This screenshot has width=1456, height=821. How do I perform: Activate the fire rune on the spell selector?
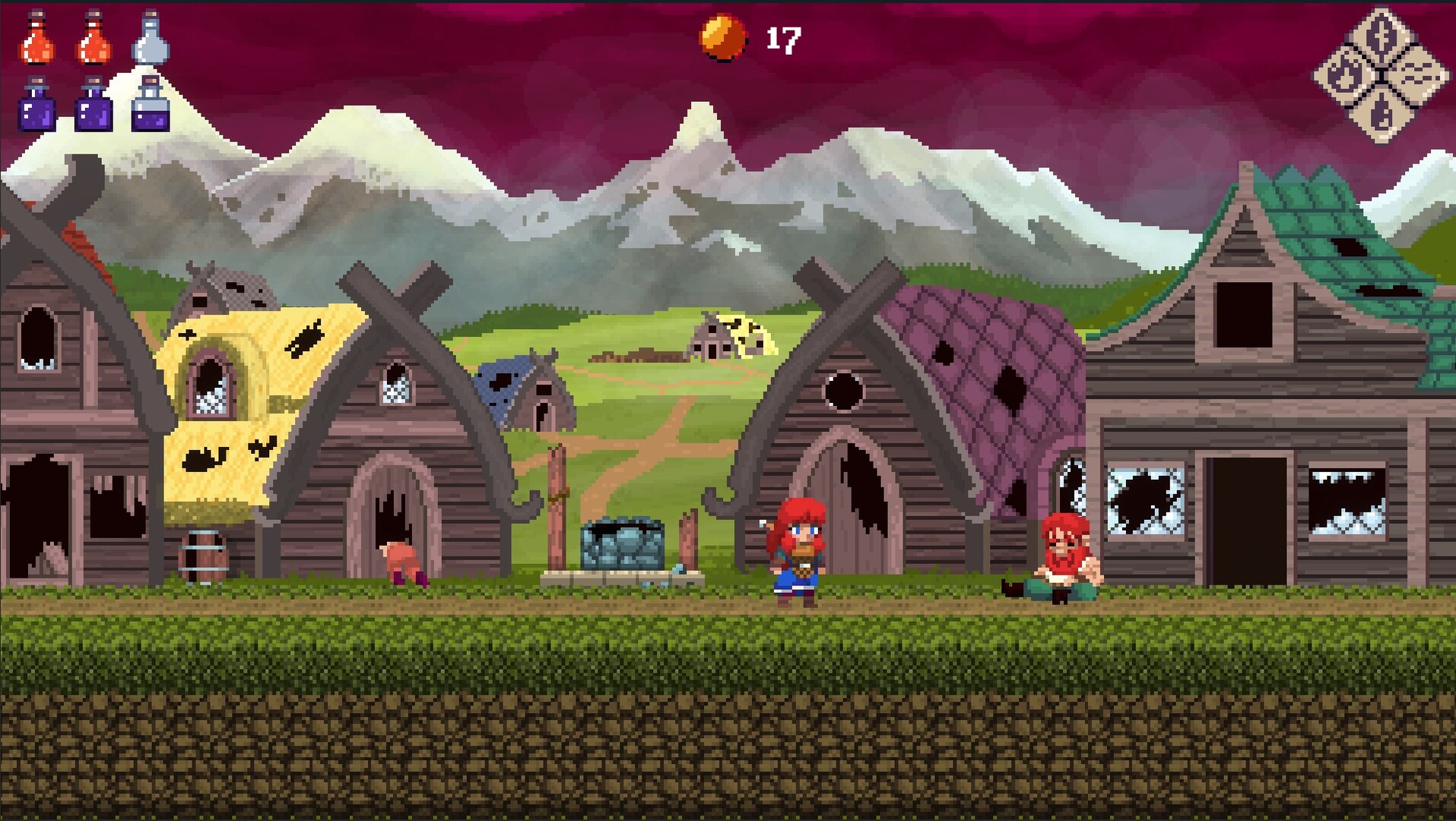(x=1344, y=74)
